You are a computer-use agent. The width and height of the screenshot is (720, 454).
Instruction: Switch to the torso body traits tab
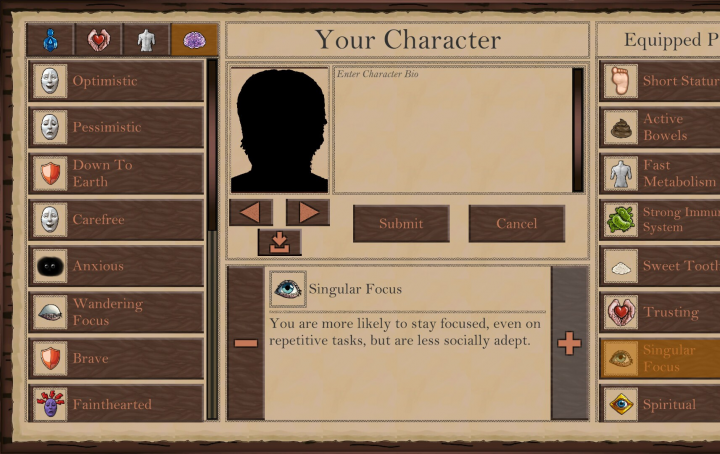click(146, 40)
